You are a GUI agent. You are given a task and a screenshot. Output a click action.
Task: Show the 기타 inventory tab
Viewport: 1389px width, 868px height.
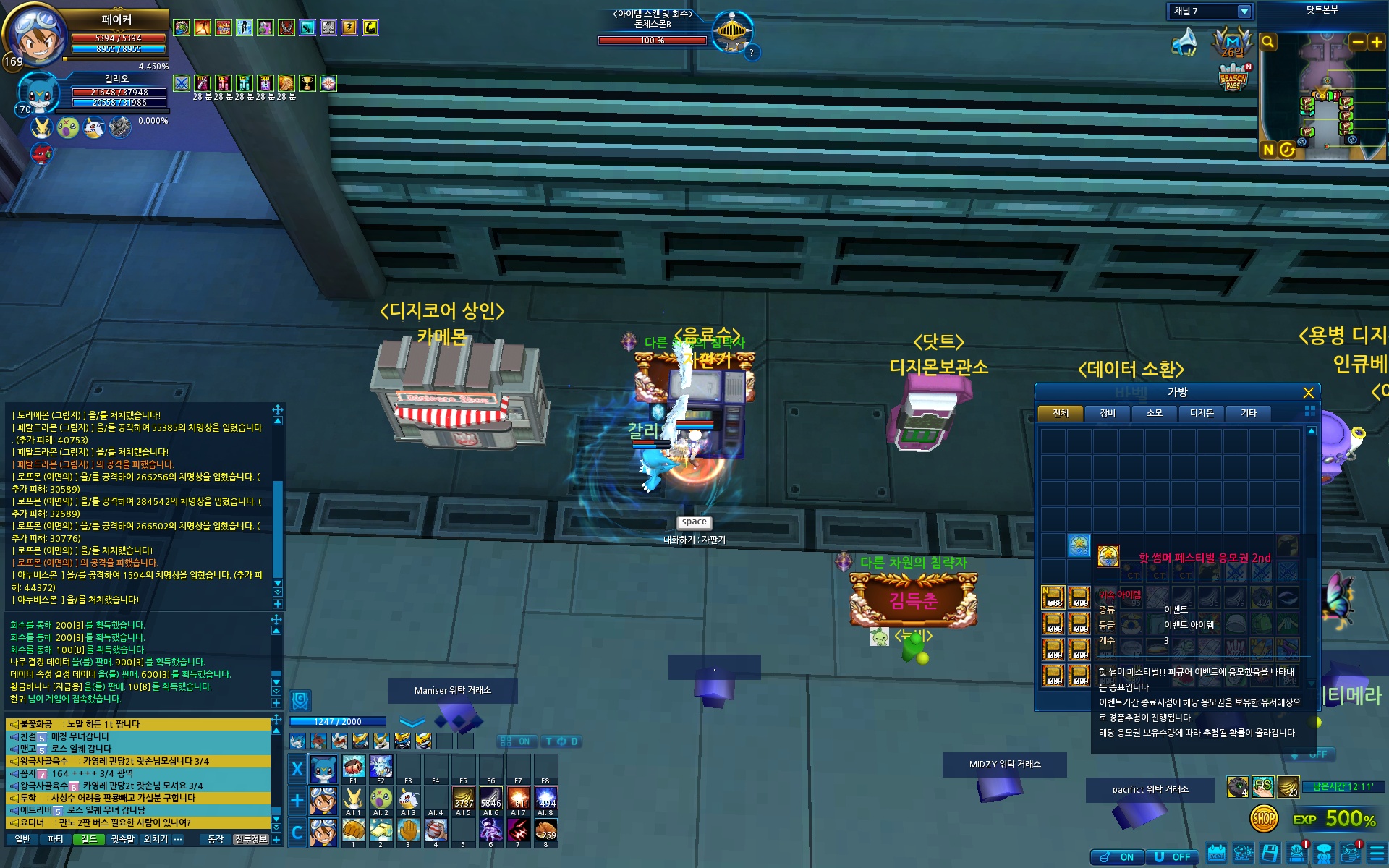(x=1249, y=413)
